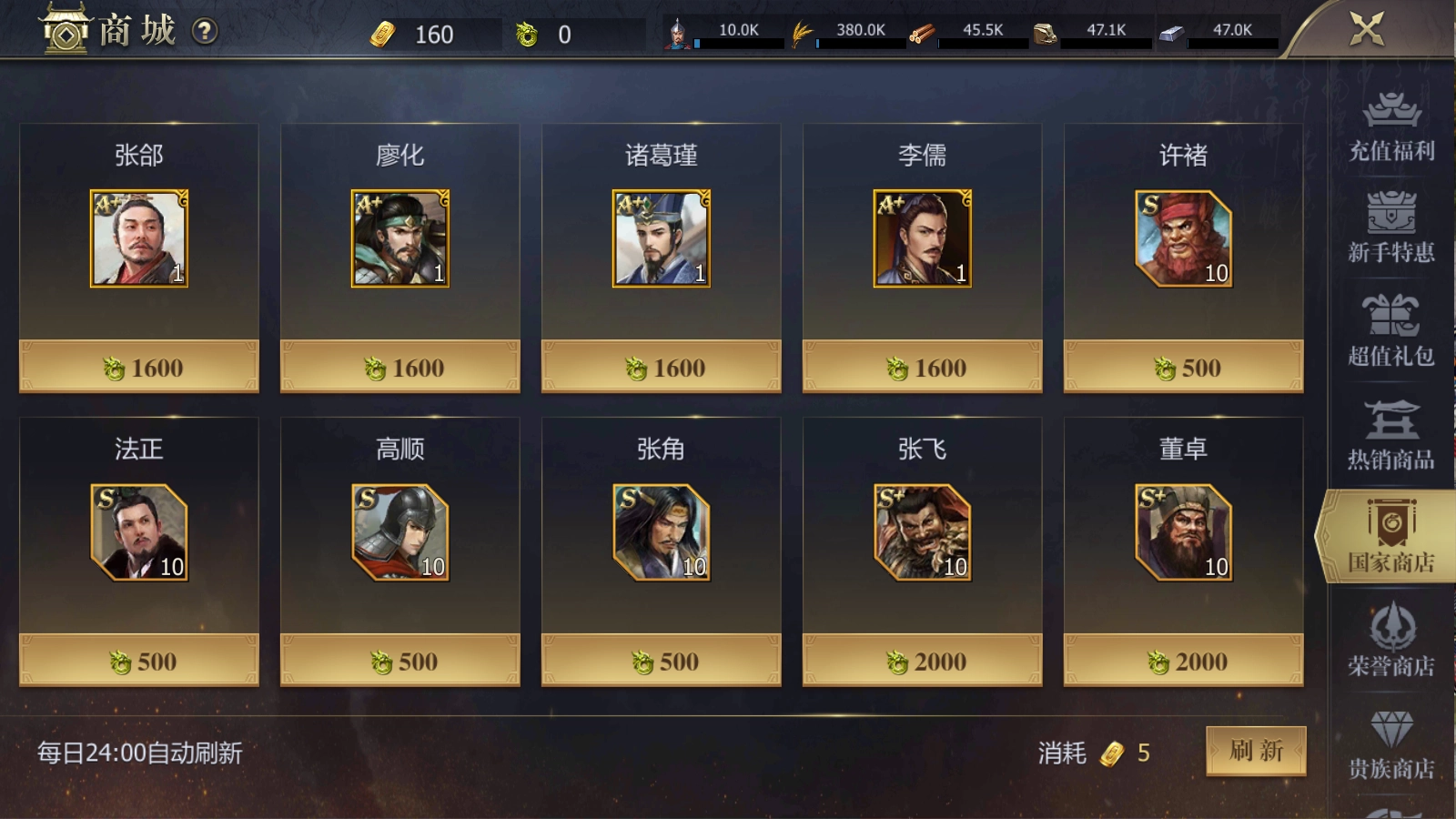The image size is (1456, 819).
Task: Buy 董卓 fragments for 2000
Action: 1183,662
